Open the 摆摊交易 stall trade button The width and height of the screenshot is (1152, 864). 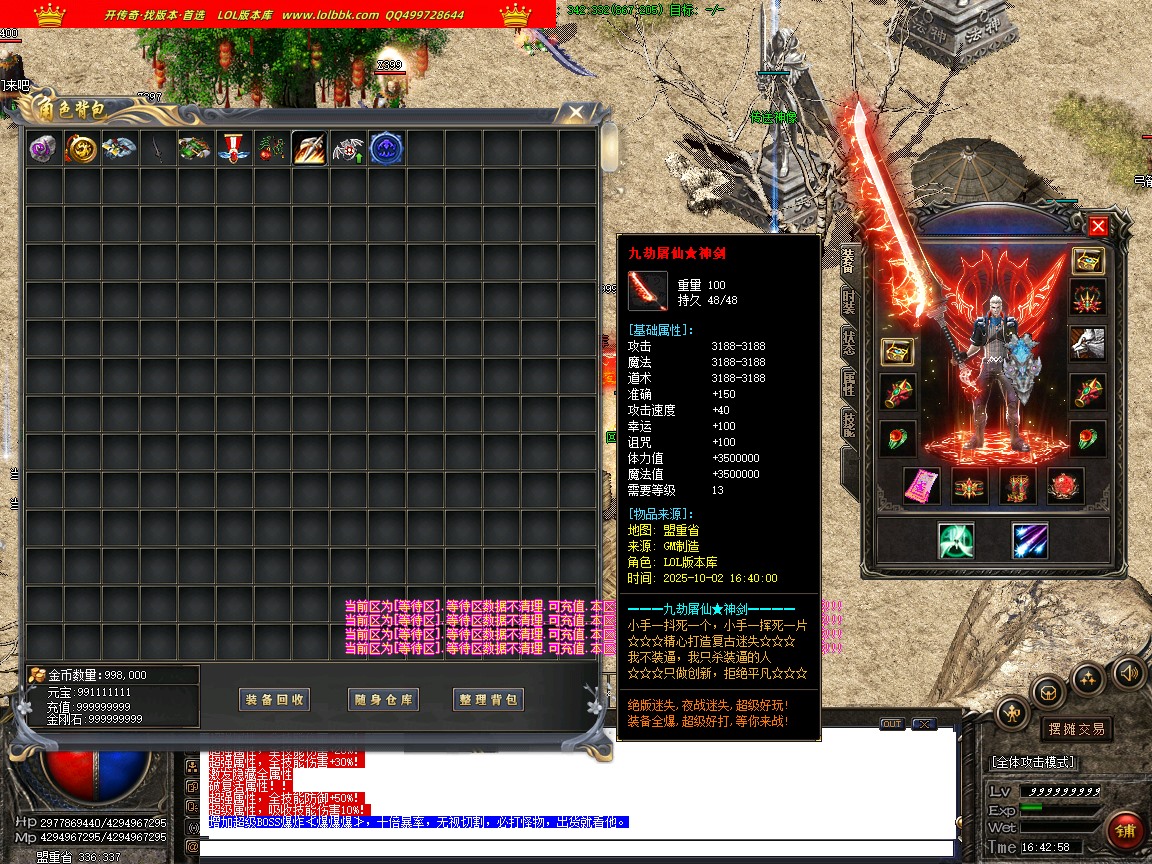pyautogui.click(x=1074, y=729)
